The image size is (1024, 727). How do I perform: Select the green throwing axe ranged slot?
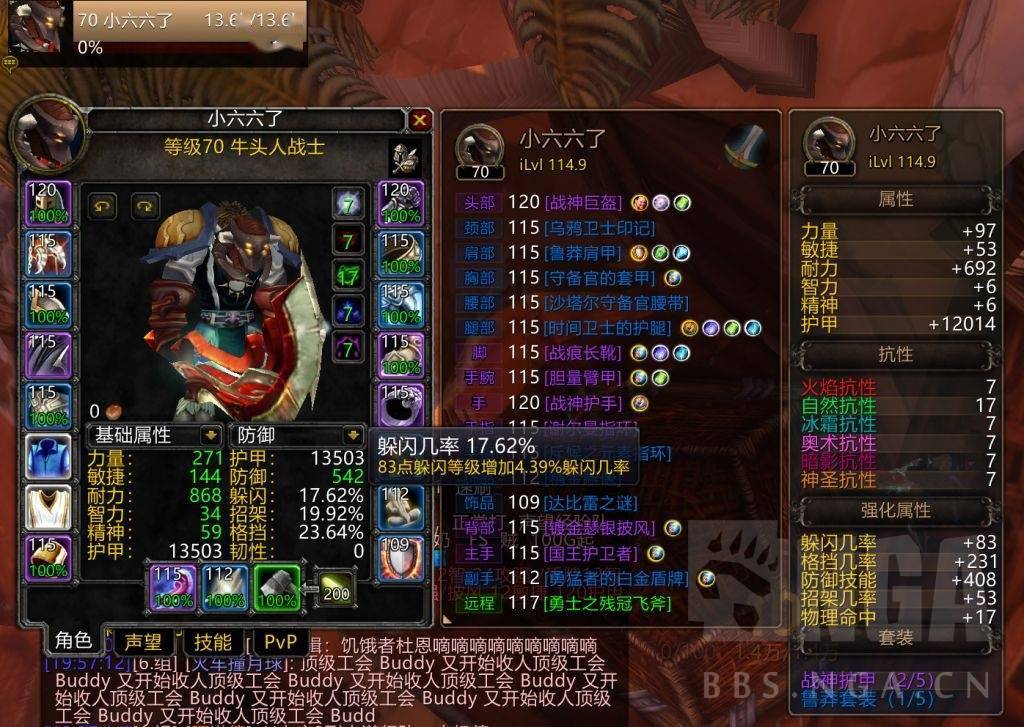pyautogui.click(x=277, y=588)
